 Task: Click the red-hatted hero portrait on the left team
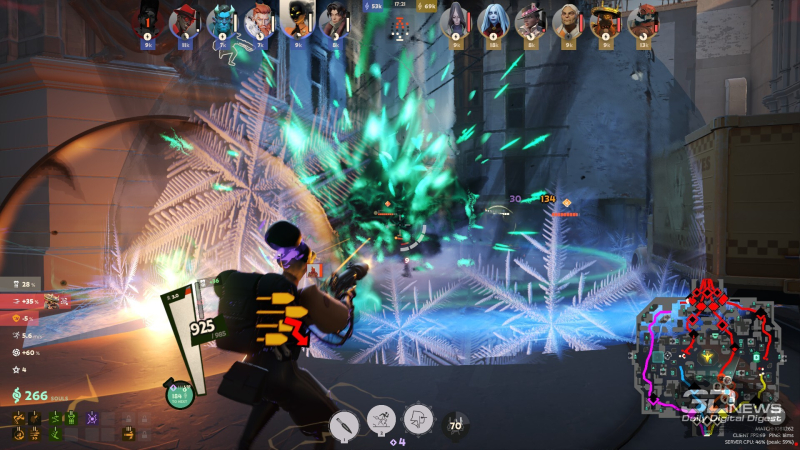[184, 19]
